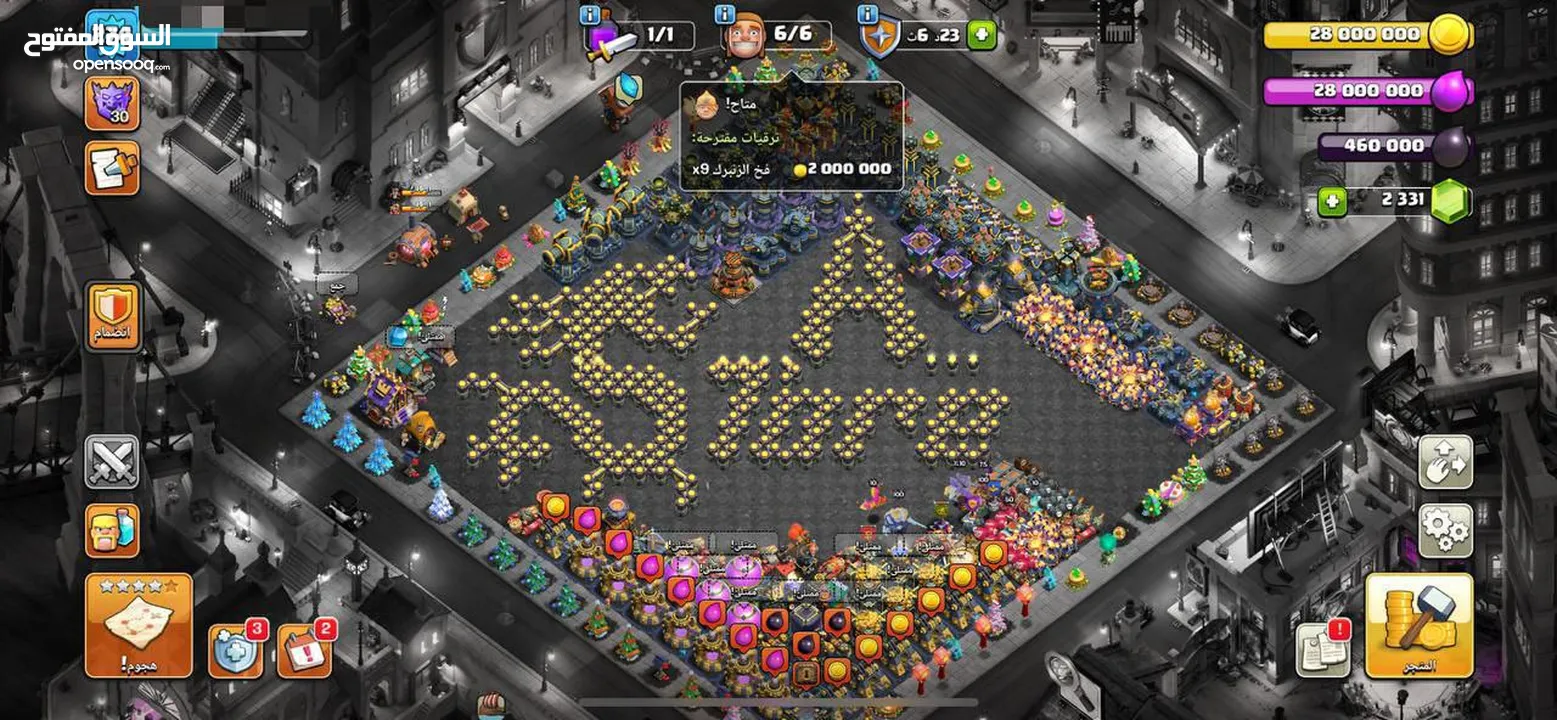Open the shield icon with 3 notifications
The height and width of the screenshot is (720, 1557).
tap(236, 650)
